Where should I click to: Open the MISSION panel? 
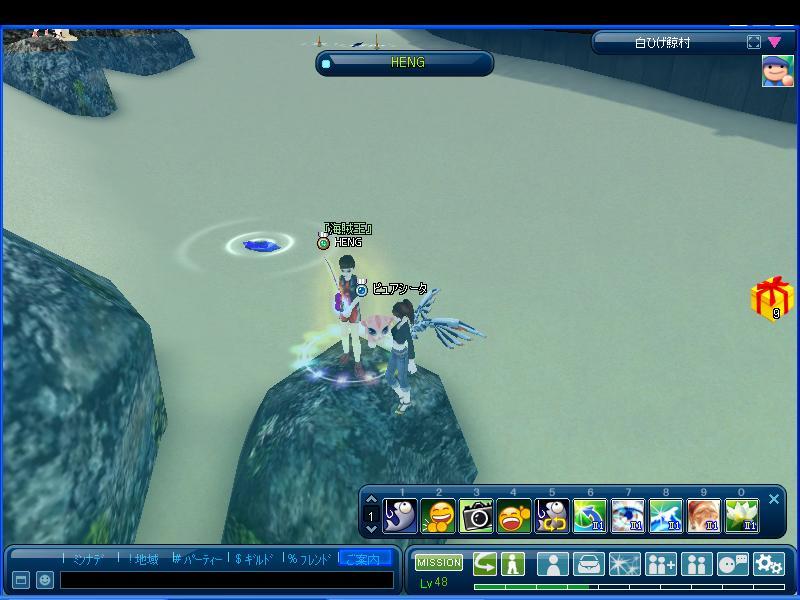click(x=439, y=563)
